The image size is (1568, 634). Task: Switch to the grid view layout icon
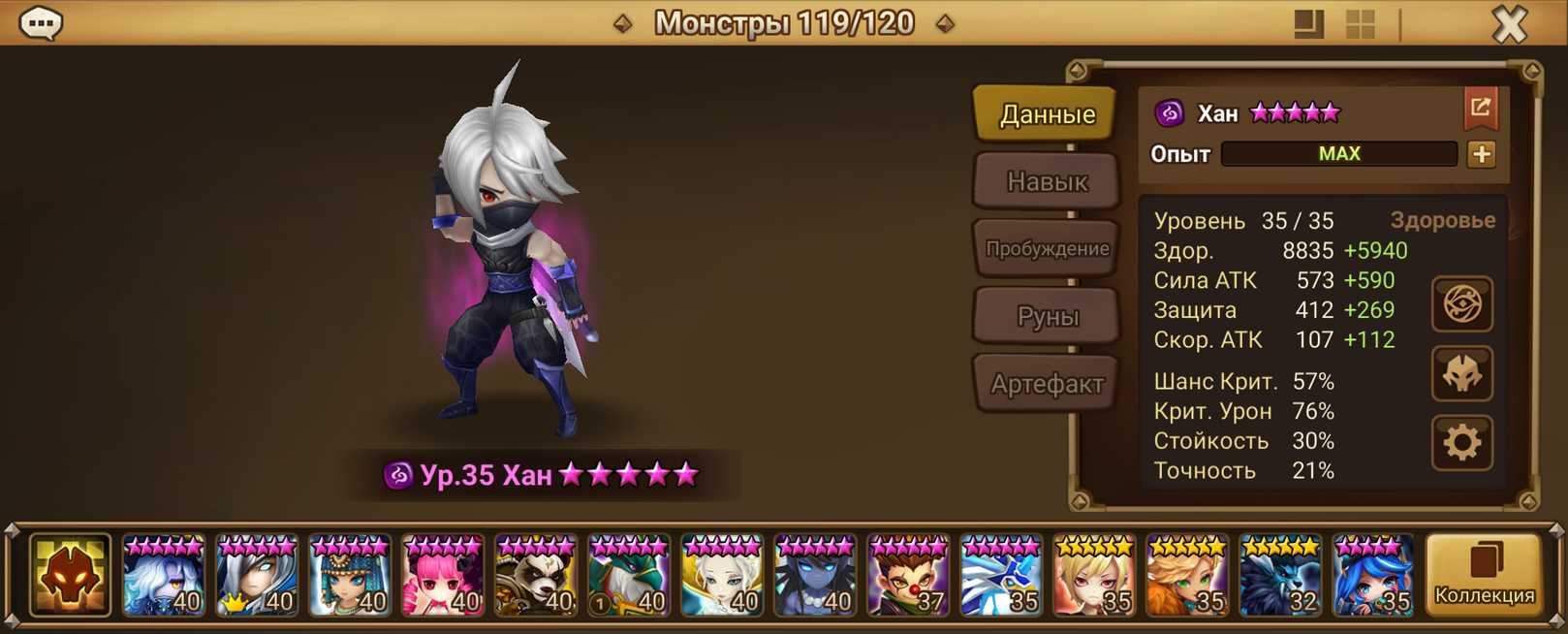pos(1360,24)
